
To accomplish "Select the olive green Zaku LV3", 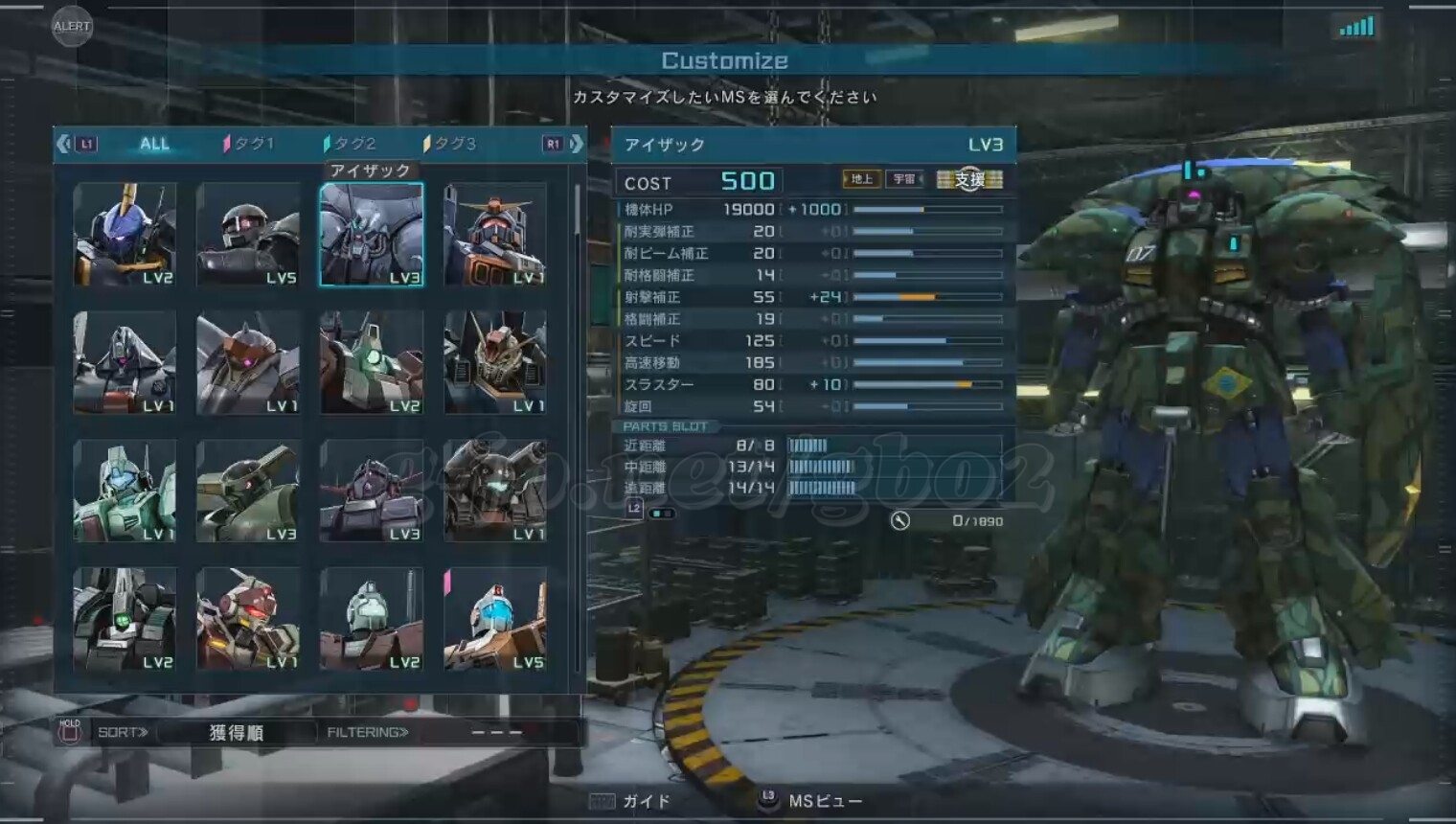I will 248,491.
